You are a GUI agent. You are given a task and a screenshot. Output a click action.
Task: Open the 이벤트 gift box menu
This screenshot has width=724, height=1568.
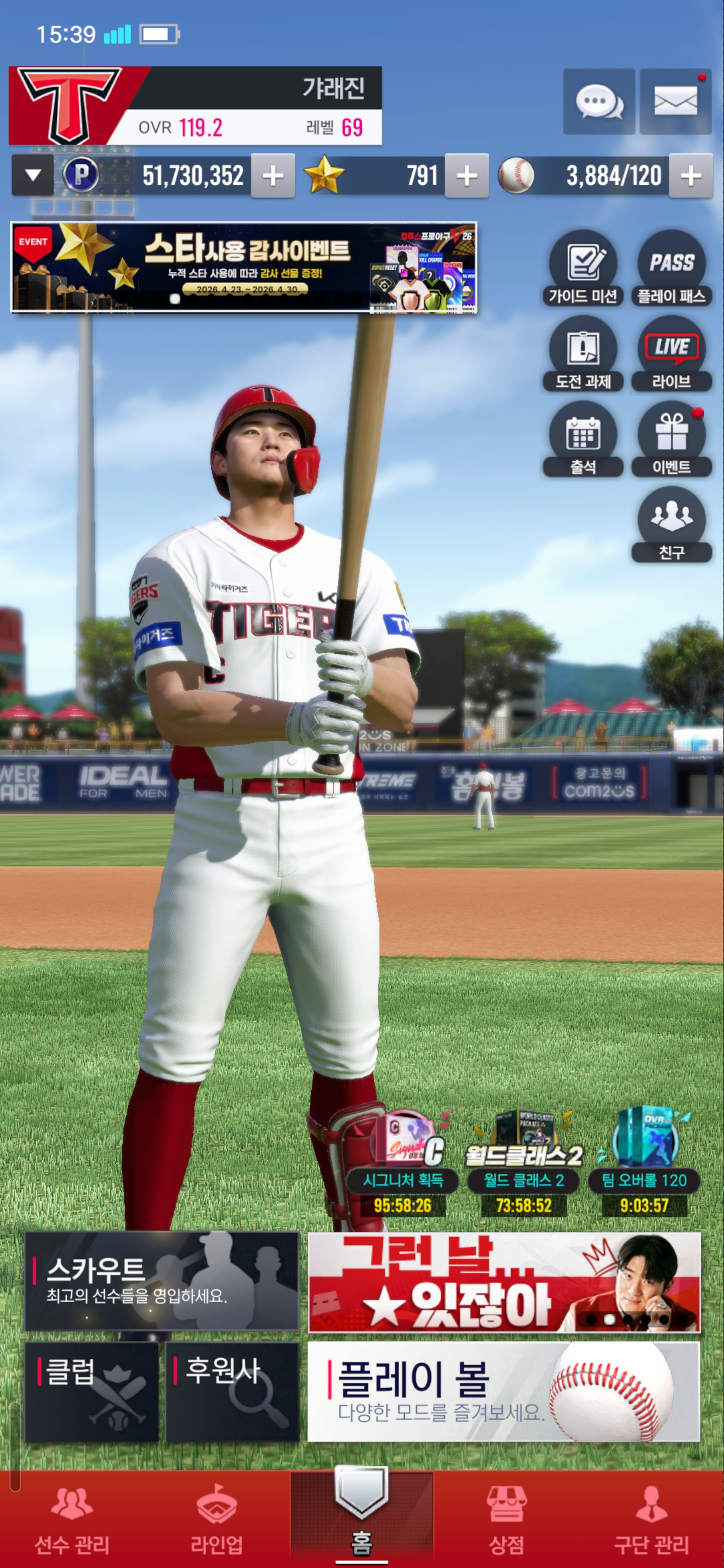671,439
